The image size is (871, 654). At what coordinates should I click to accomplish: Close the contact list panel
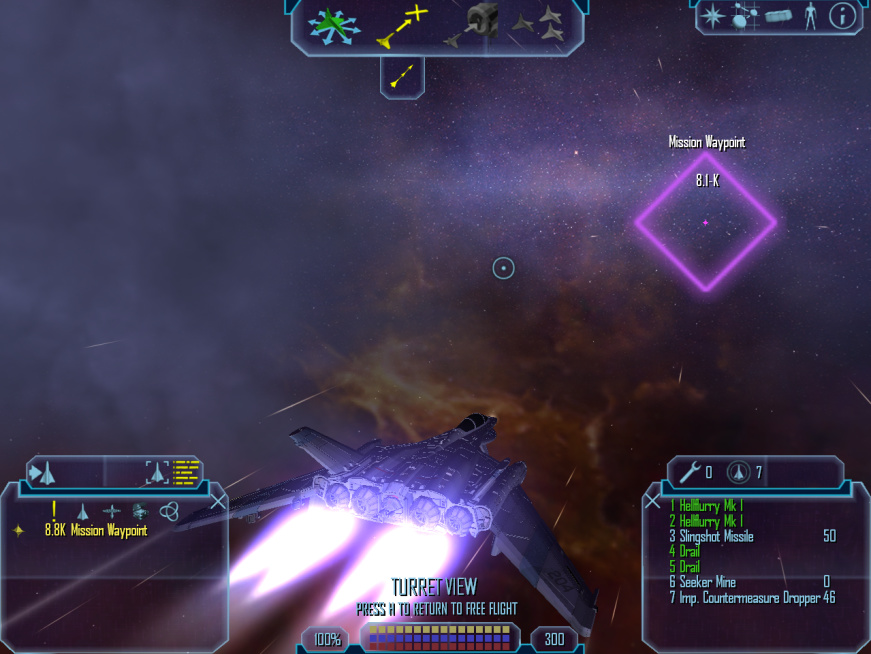(x=219, y=503)
